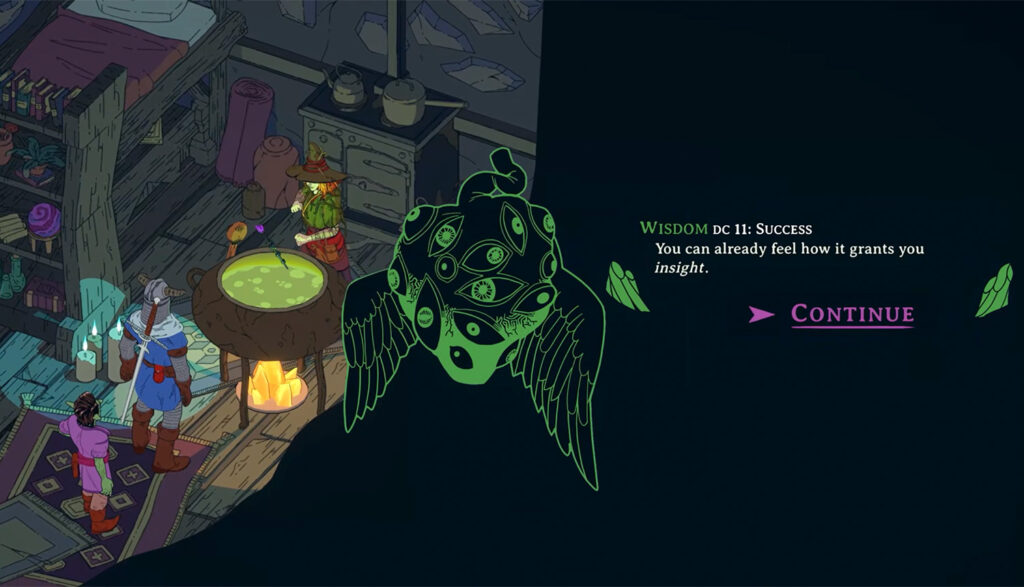The height and width of the screenshot is (587, 1024).
Task: Choose Continue to advance the dialogue
Action: coord(851,314)
